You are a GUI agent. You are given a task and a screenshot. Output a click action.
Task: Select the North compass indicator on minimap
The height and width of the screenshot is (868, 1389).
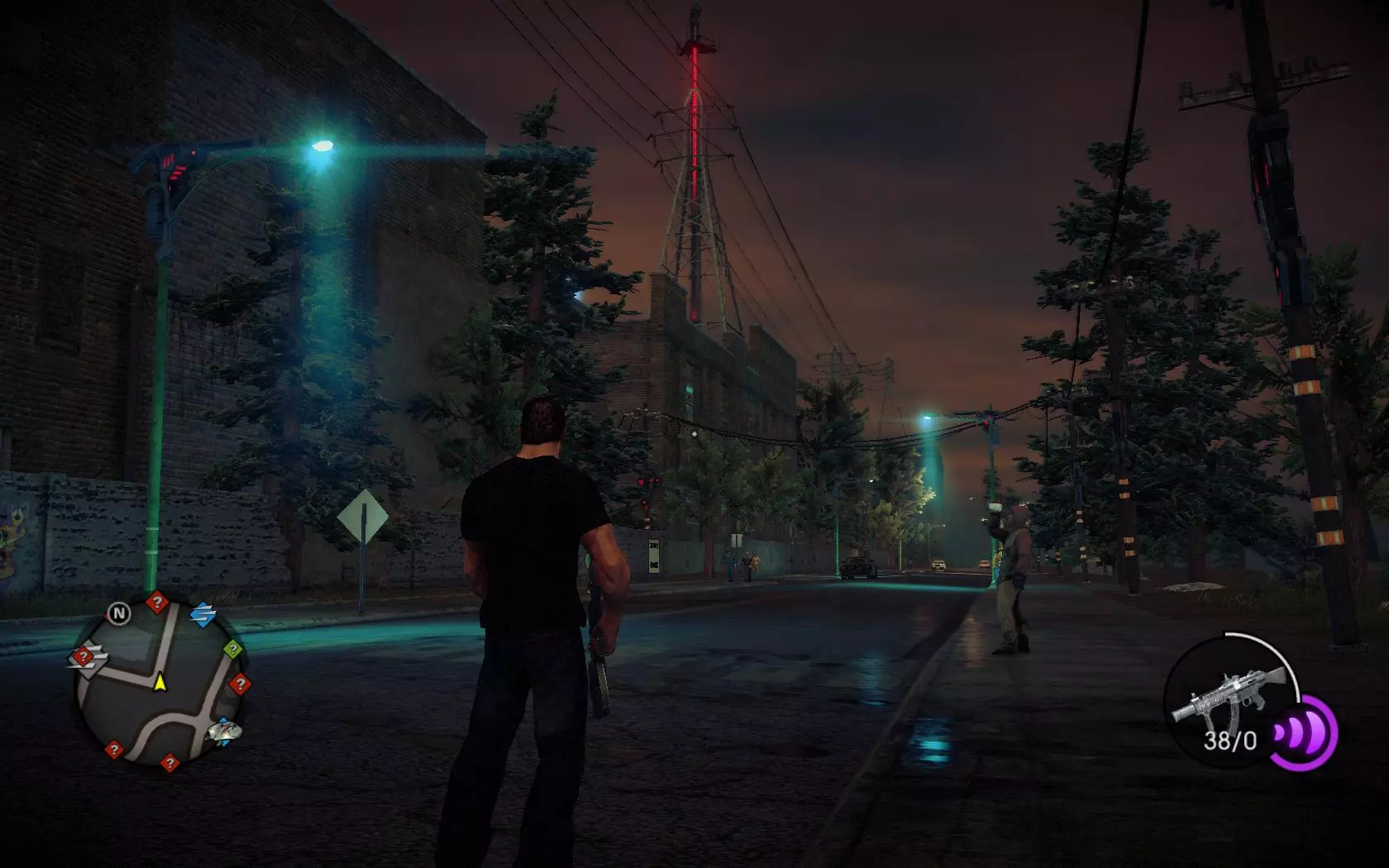(x=120, y=613)
